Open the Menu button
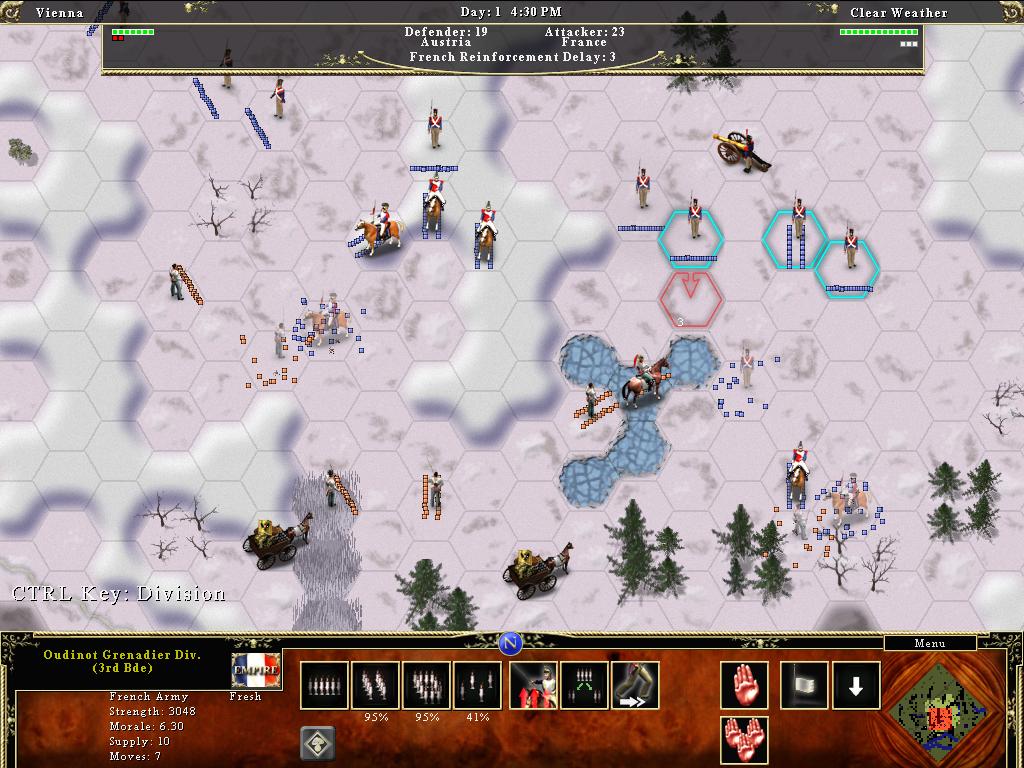This screenshot has height=768, width=1024. [x=930, y=643]
